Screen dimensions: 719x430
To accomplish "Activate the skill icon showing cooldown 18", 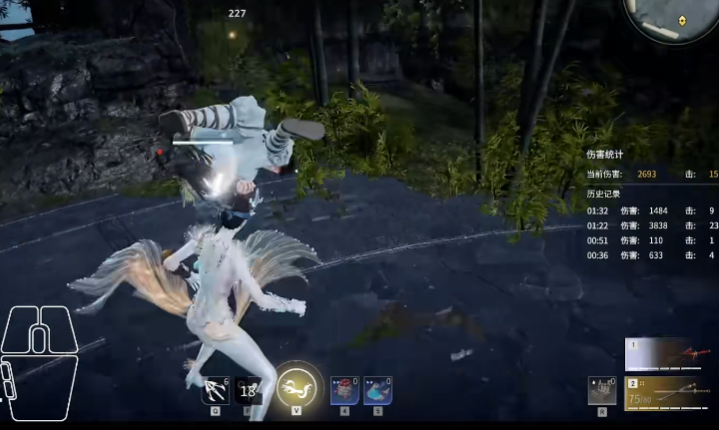I will point(247,390).
